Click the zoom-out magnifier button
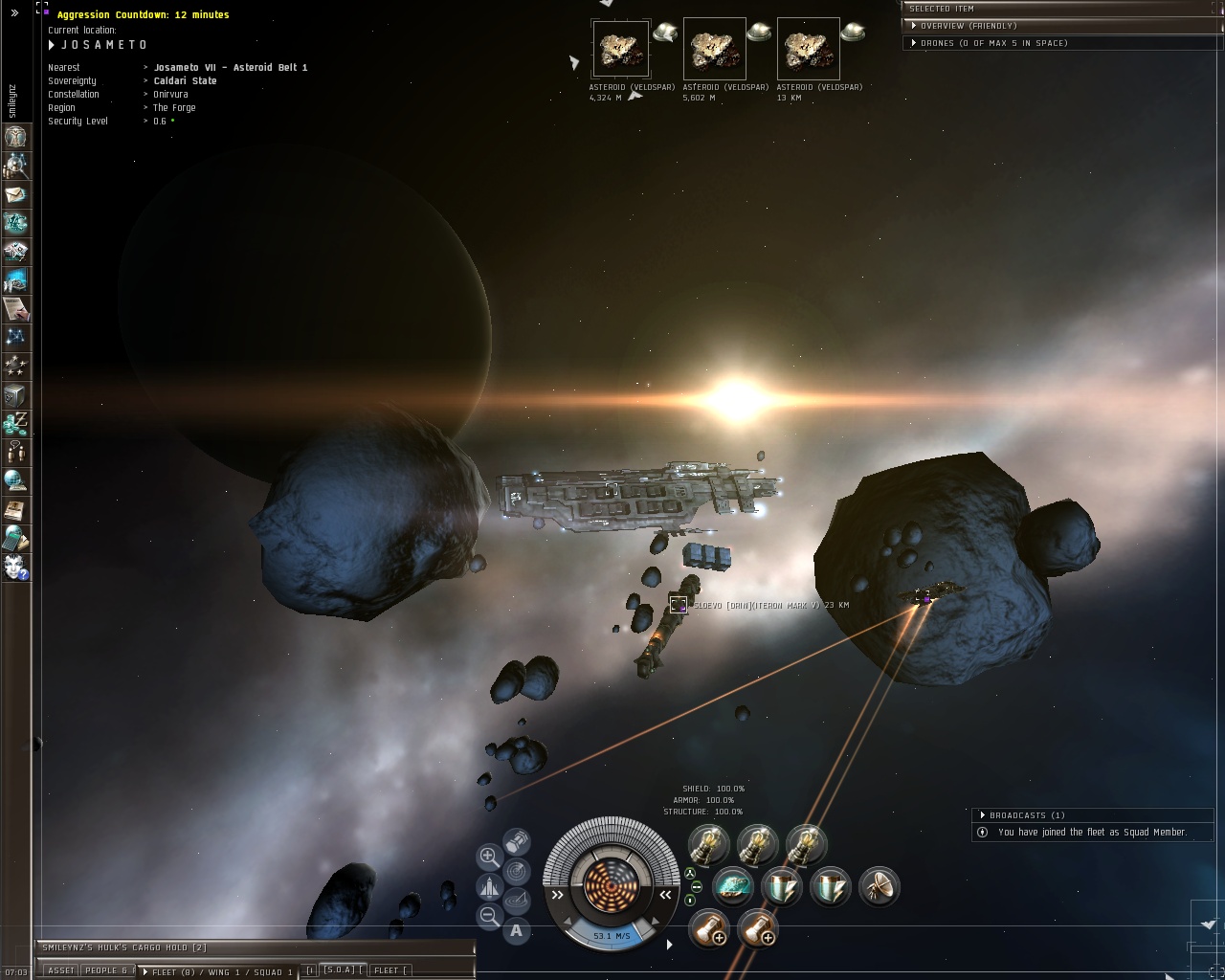Viewport: 1225px width, 980px height. click(x=489, y=916)
